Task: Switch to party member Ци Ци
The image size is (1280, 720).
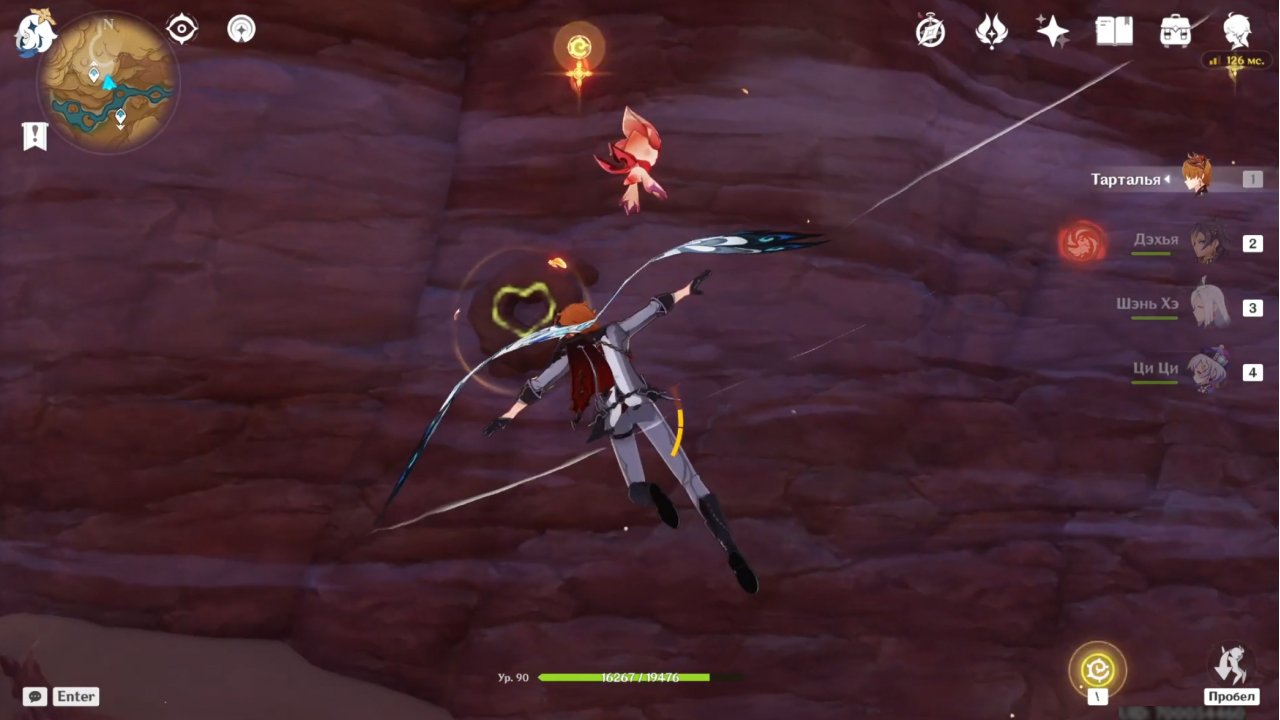Action: [1208, 370]
